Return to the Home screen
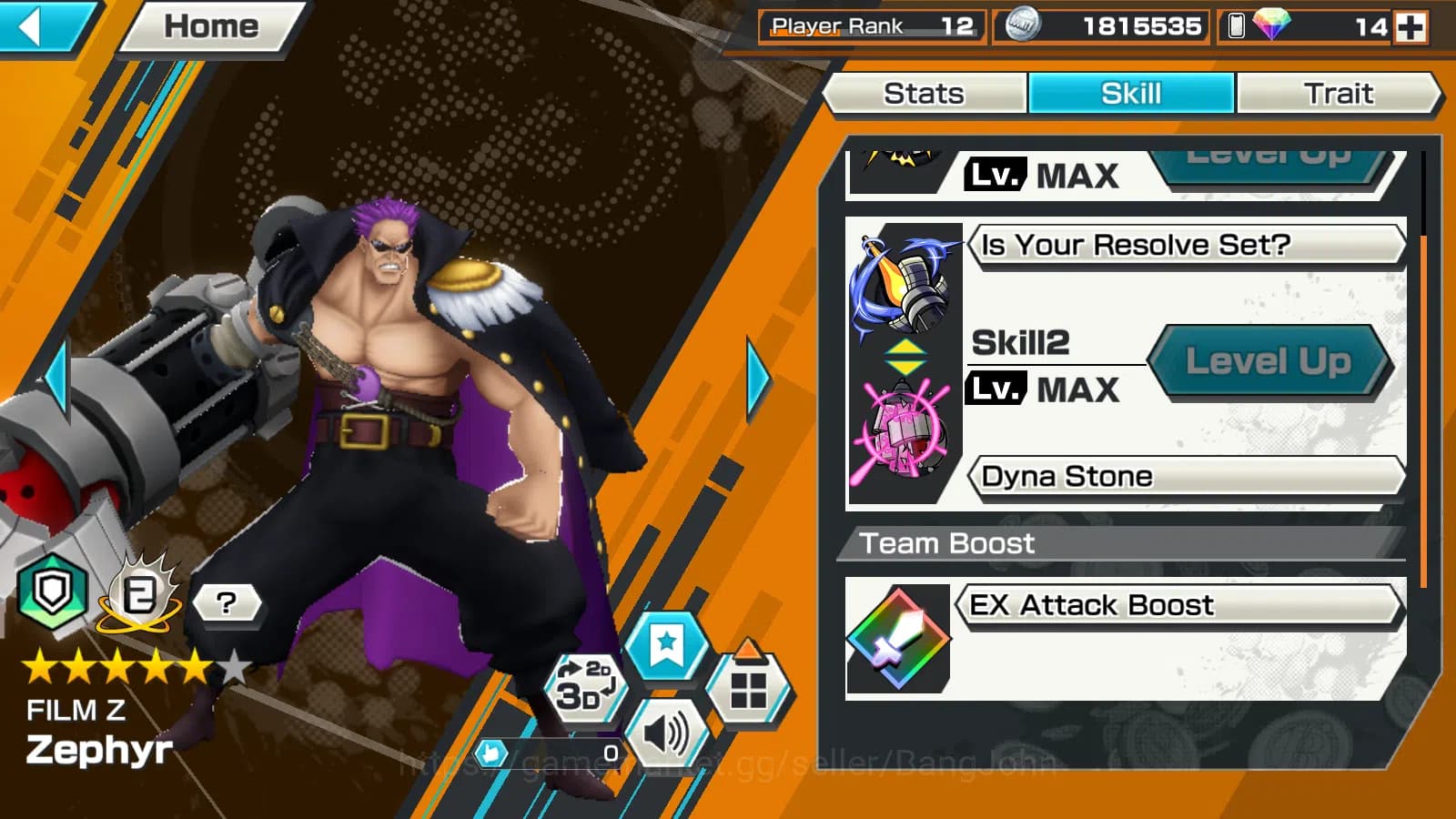 [x=211, y=26]
